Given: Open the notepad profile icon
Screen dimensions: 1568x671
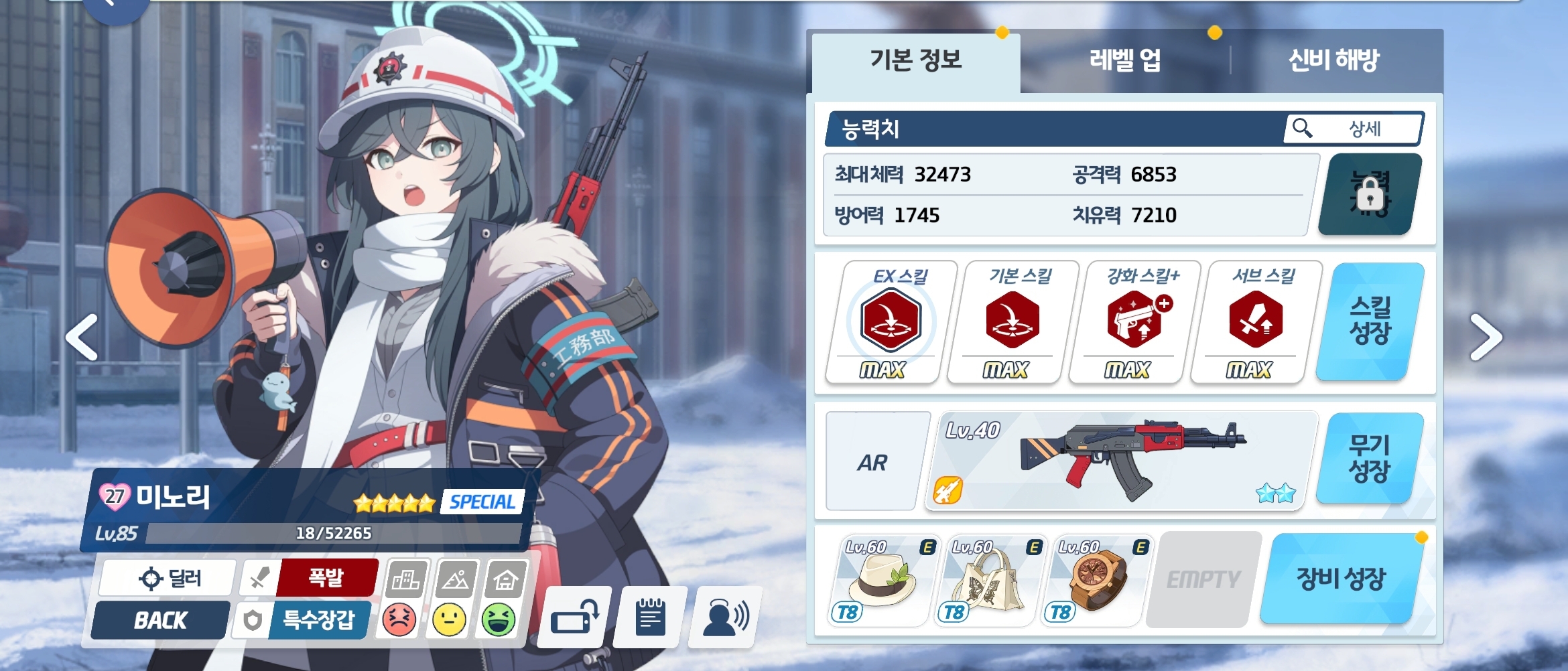Looking at the screenshot, I should [649, 617].
